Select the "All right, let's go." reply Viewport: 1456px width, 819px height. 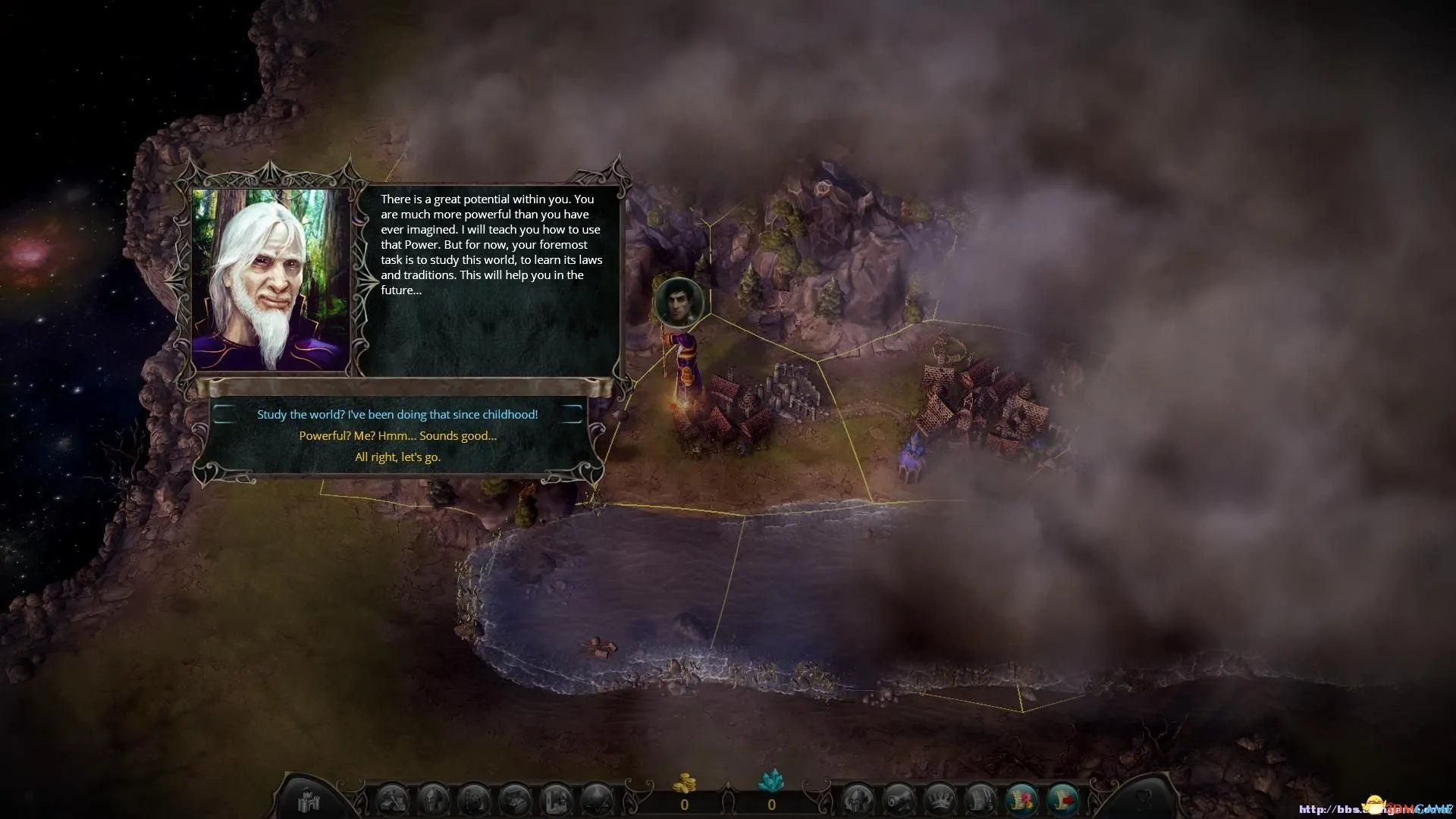click(x=397, y=457)
